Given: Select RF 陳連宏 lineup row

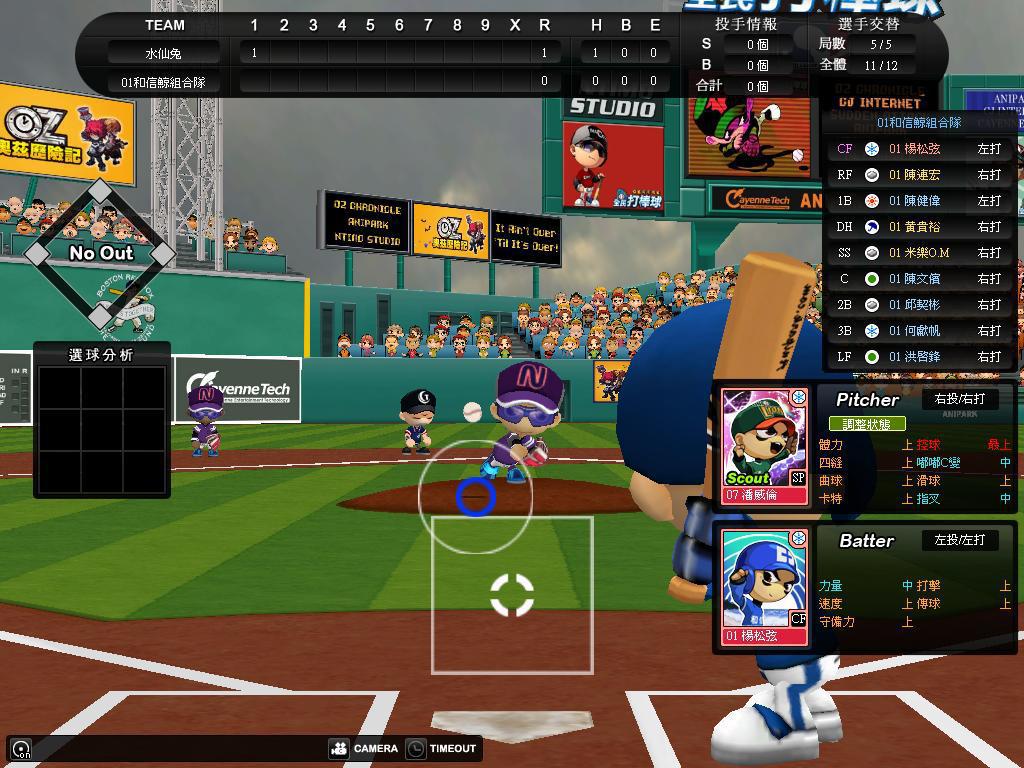Looking at the screenshot, I should coord(919,175).
